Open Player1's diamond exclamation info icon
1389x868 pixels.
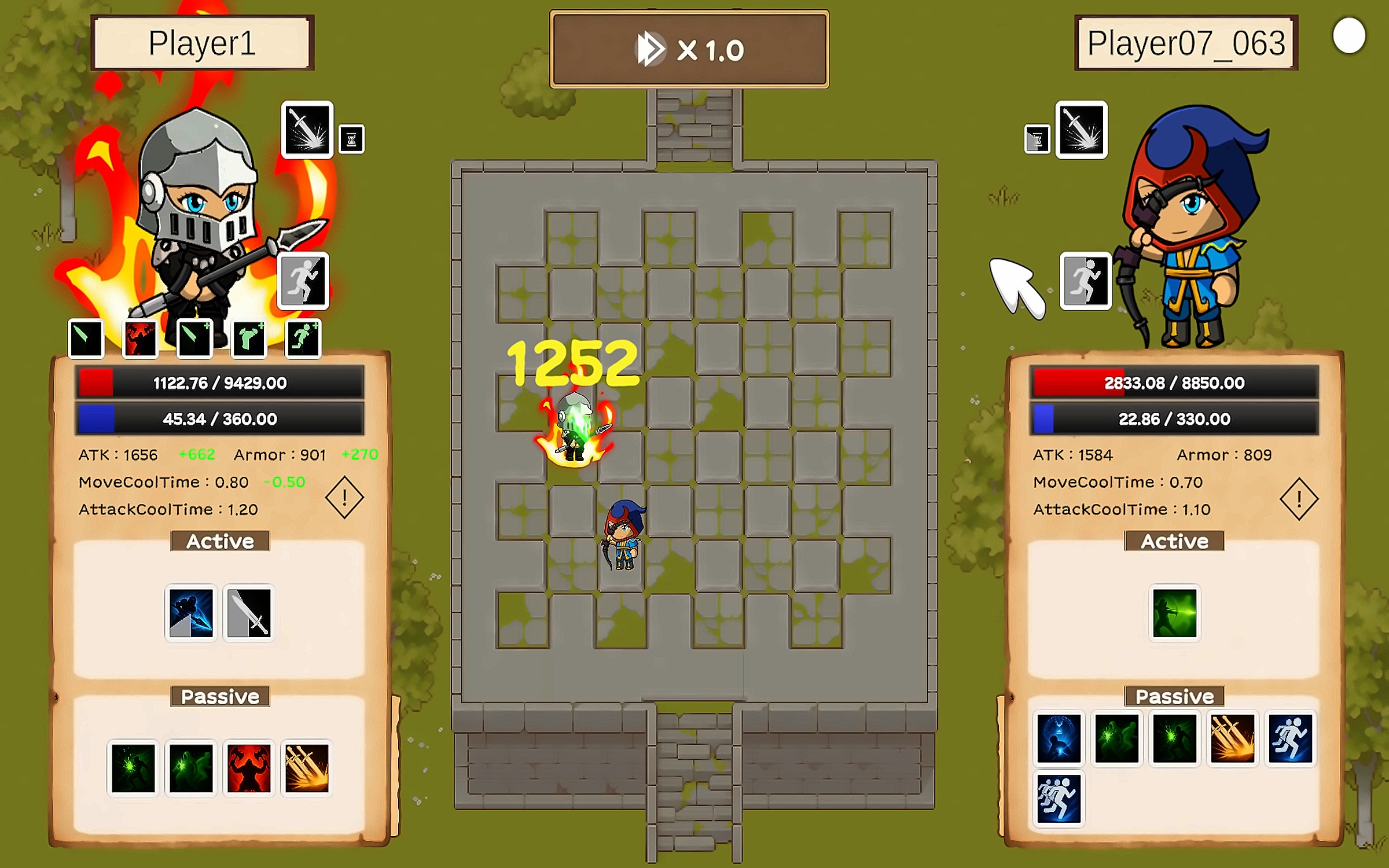[x=344, y=498]
